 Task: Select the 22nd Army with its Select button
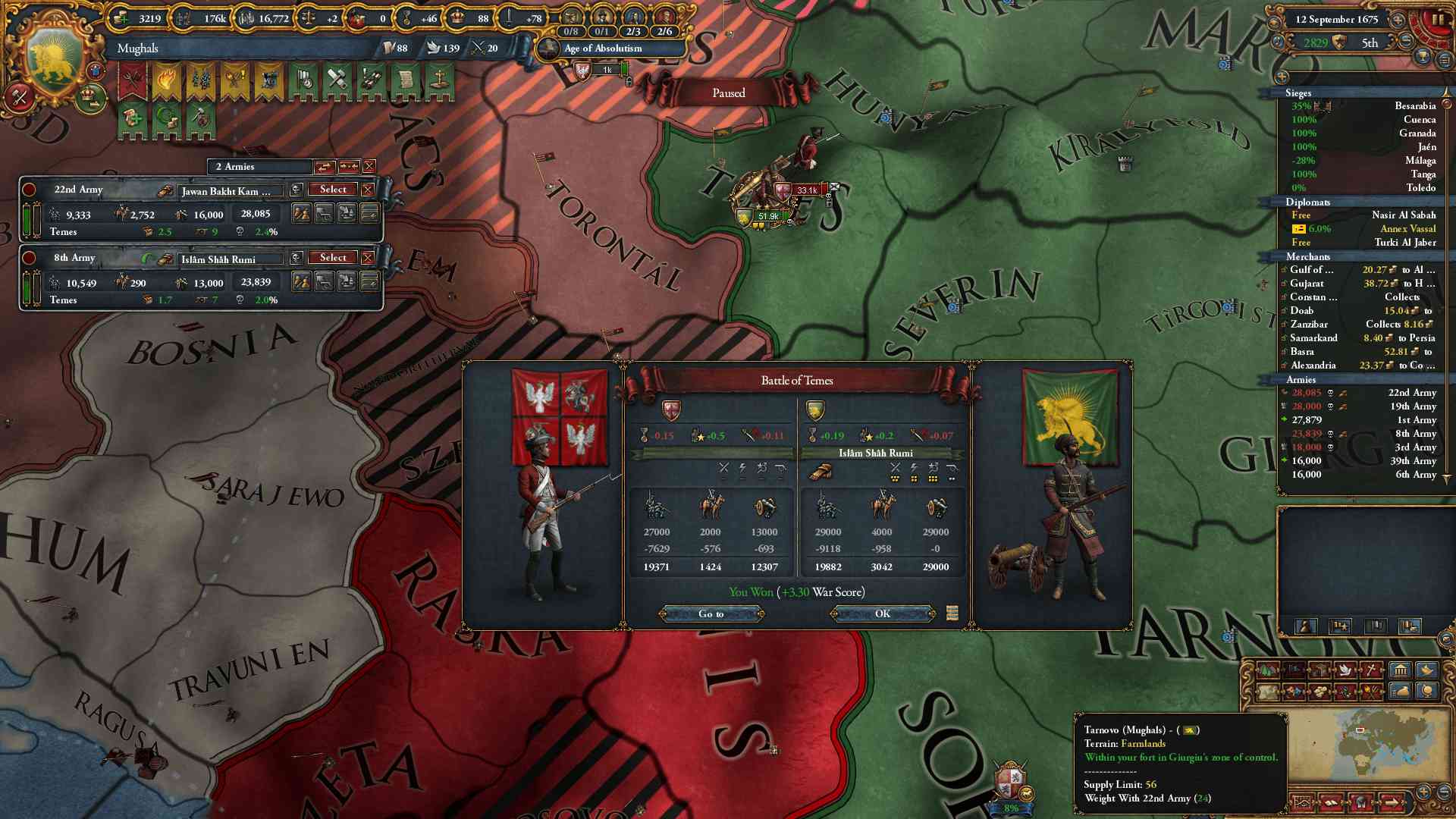(x=333, y=190)
